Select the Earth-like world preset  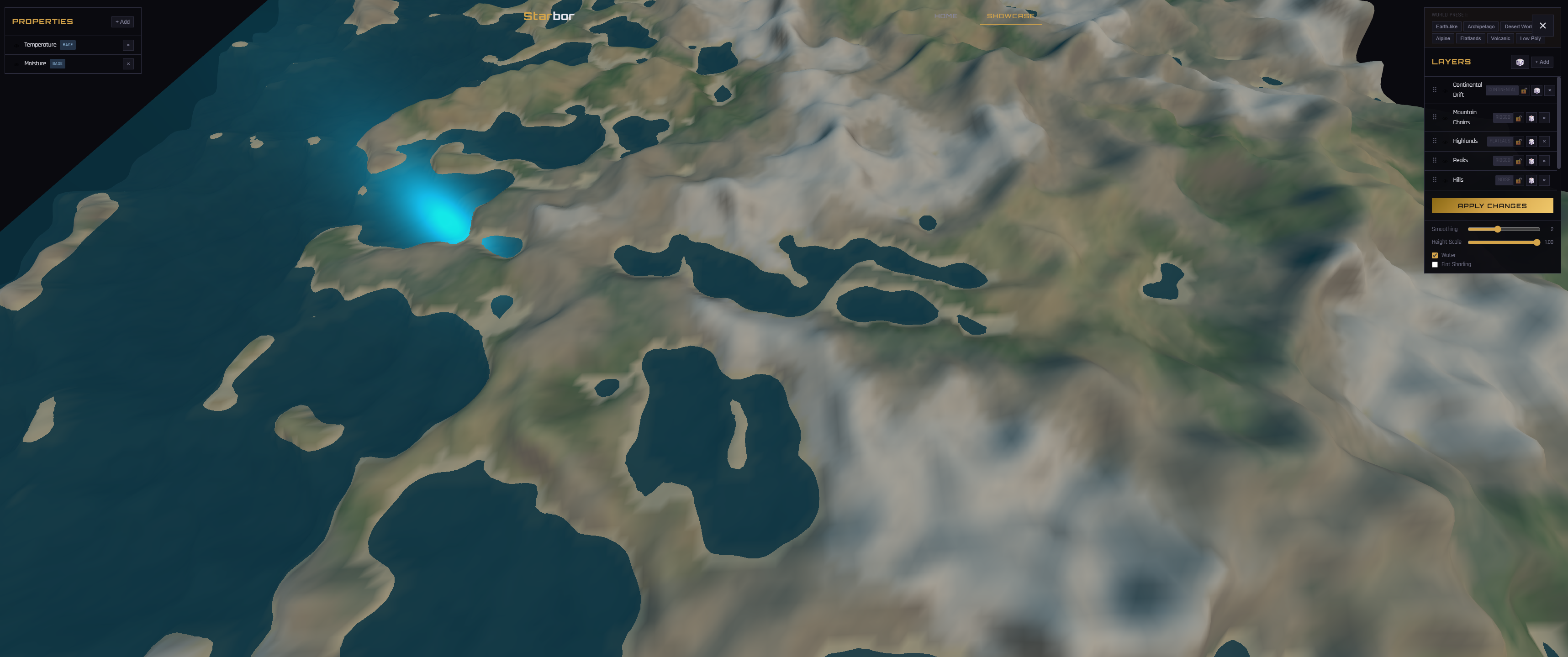point(1446,26)
